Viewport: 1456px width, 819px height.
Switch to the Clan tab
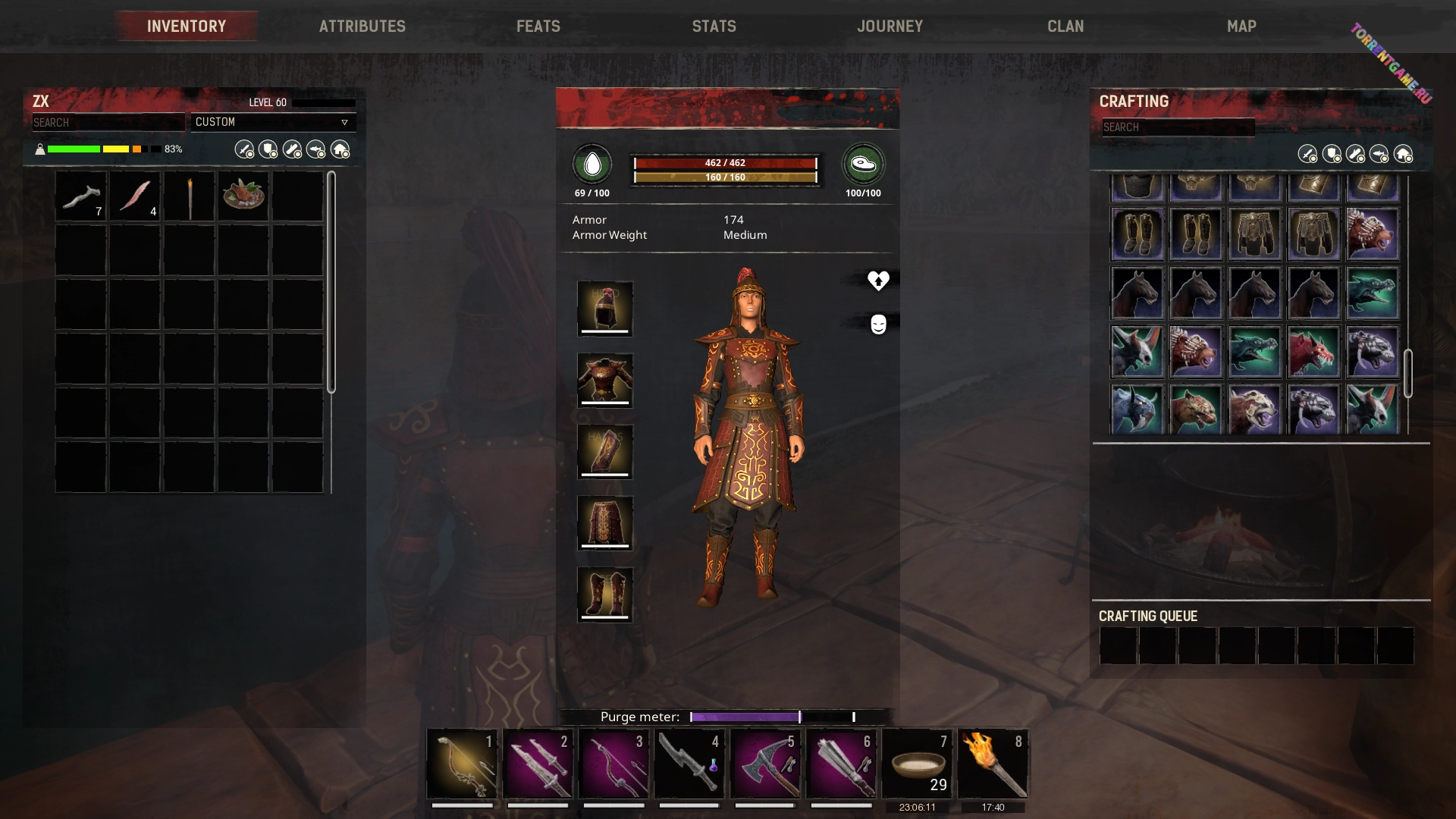pyautogui.click(x=1065, y=27)
